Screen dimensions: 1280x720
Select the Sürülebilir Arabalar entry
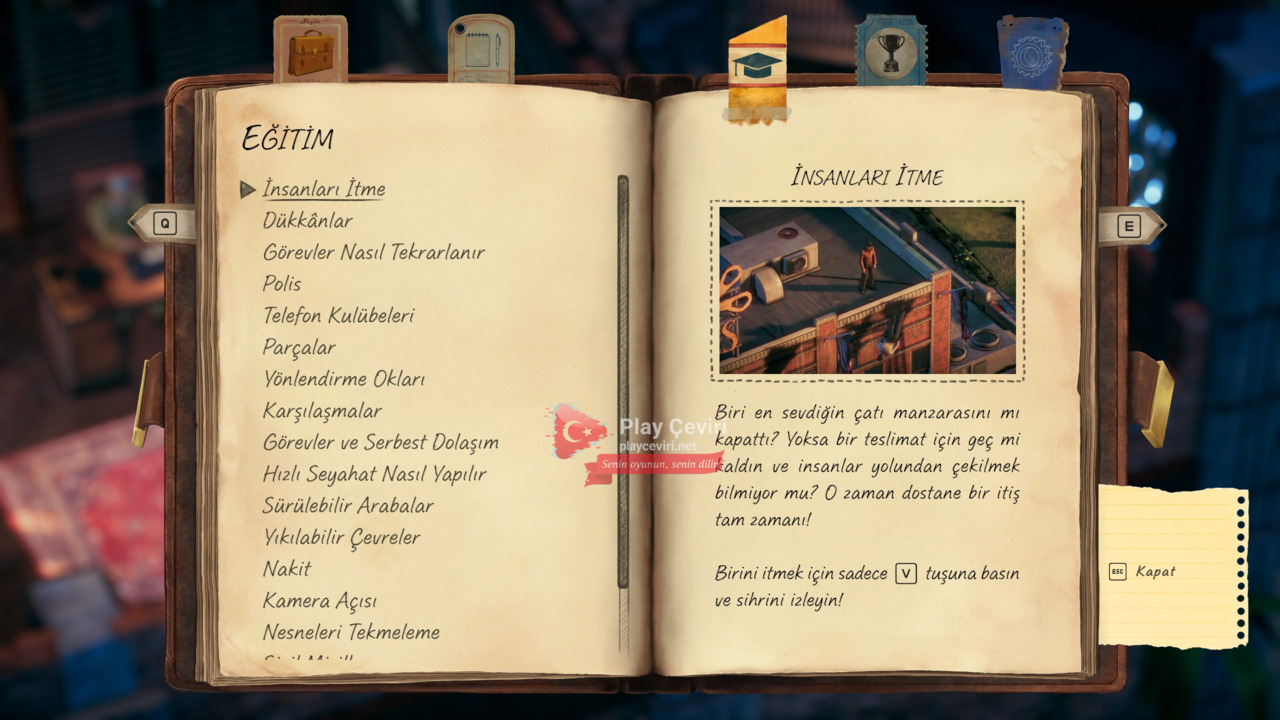348,506
